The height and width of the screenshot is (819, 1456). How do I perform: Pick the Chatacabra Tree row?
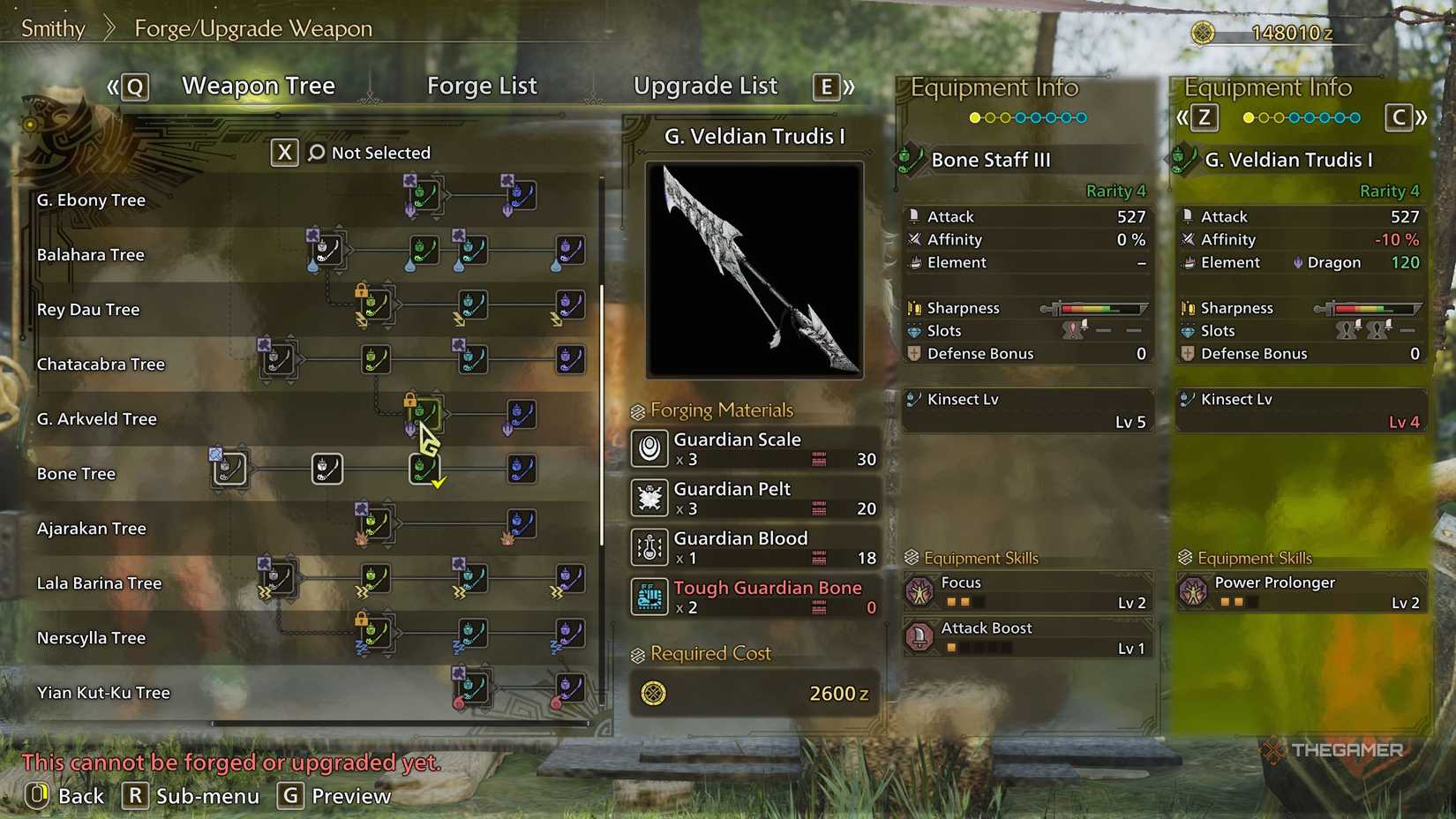click(x=101, y=364)
